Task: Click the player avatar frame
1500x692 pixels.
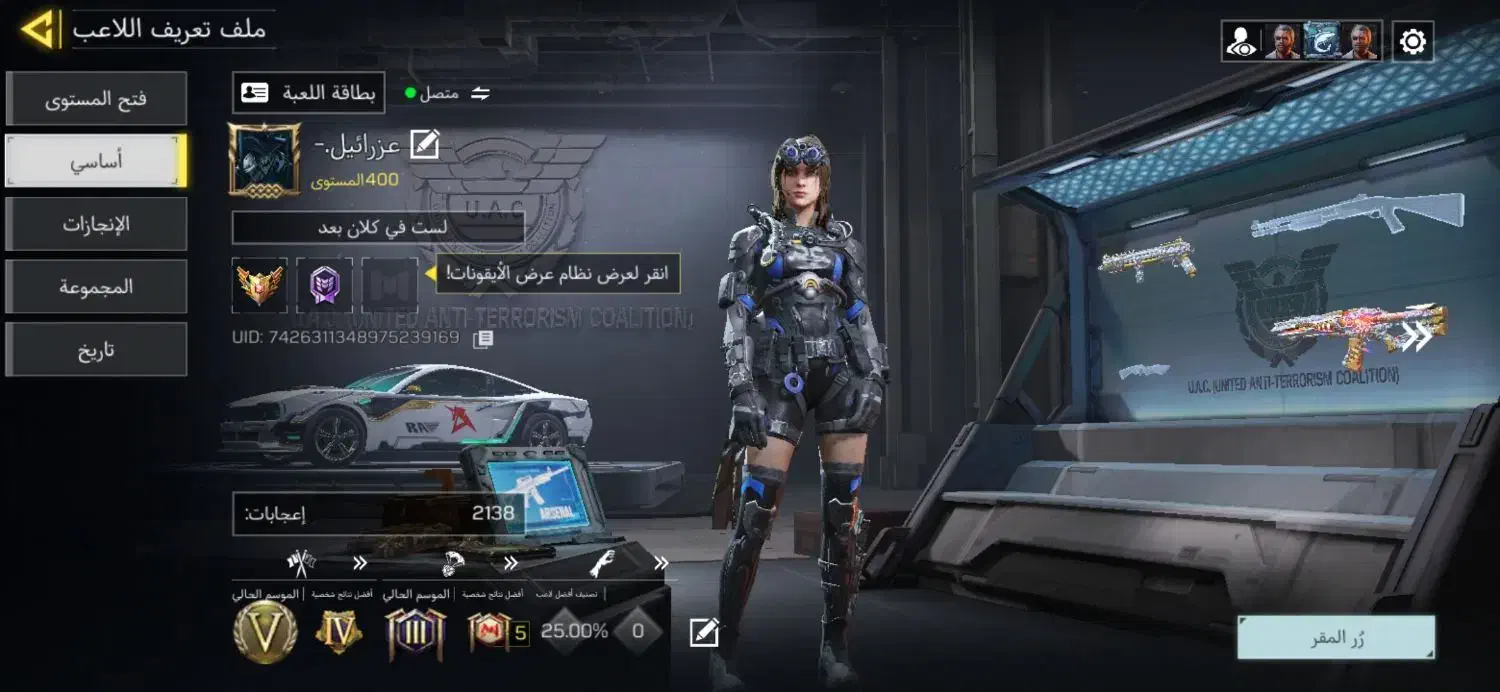Action: click(x=264, y=160)
